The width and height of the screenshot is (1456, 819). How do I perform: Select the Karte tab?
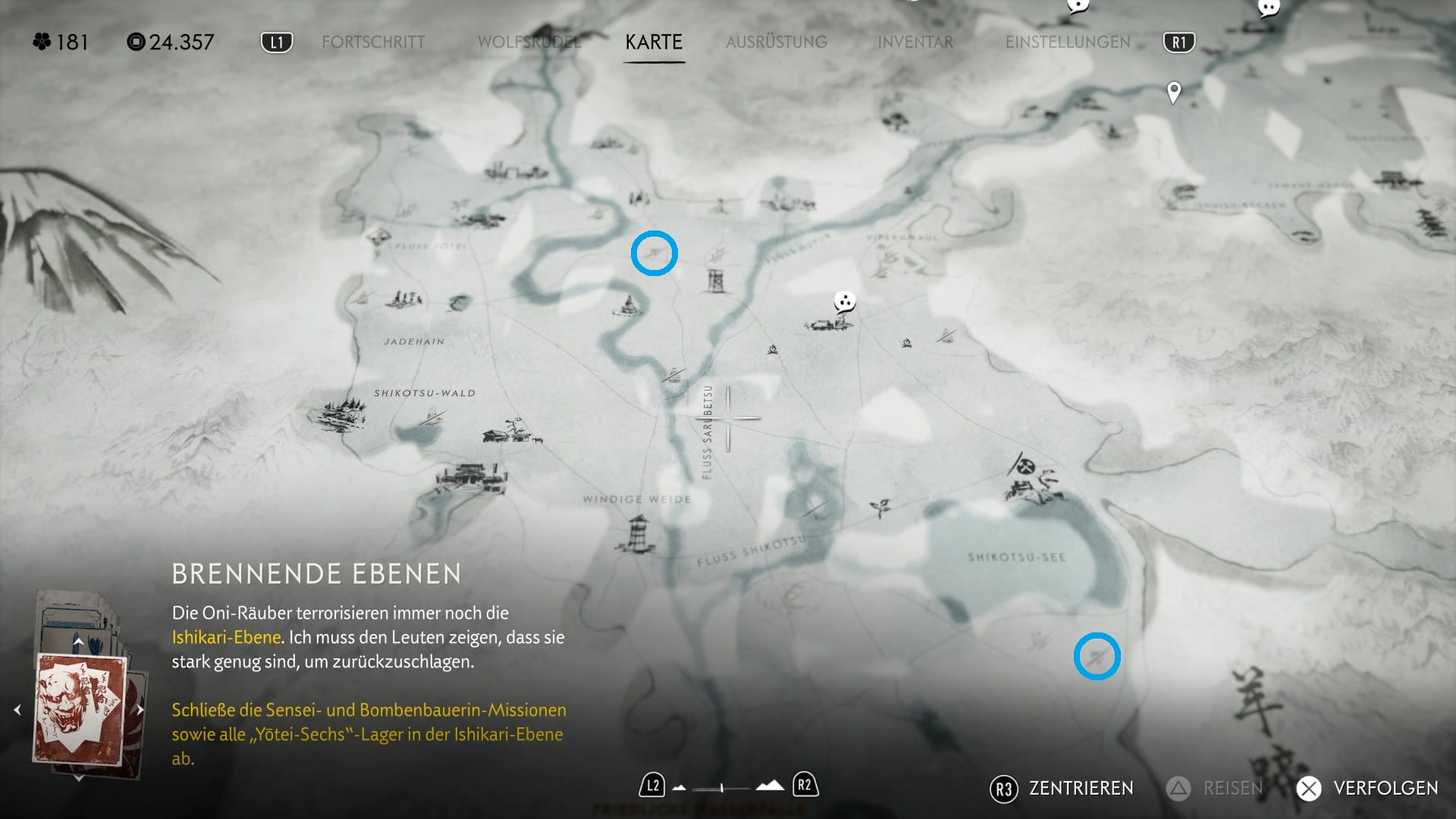point(654,42)
